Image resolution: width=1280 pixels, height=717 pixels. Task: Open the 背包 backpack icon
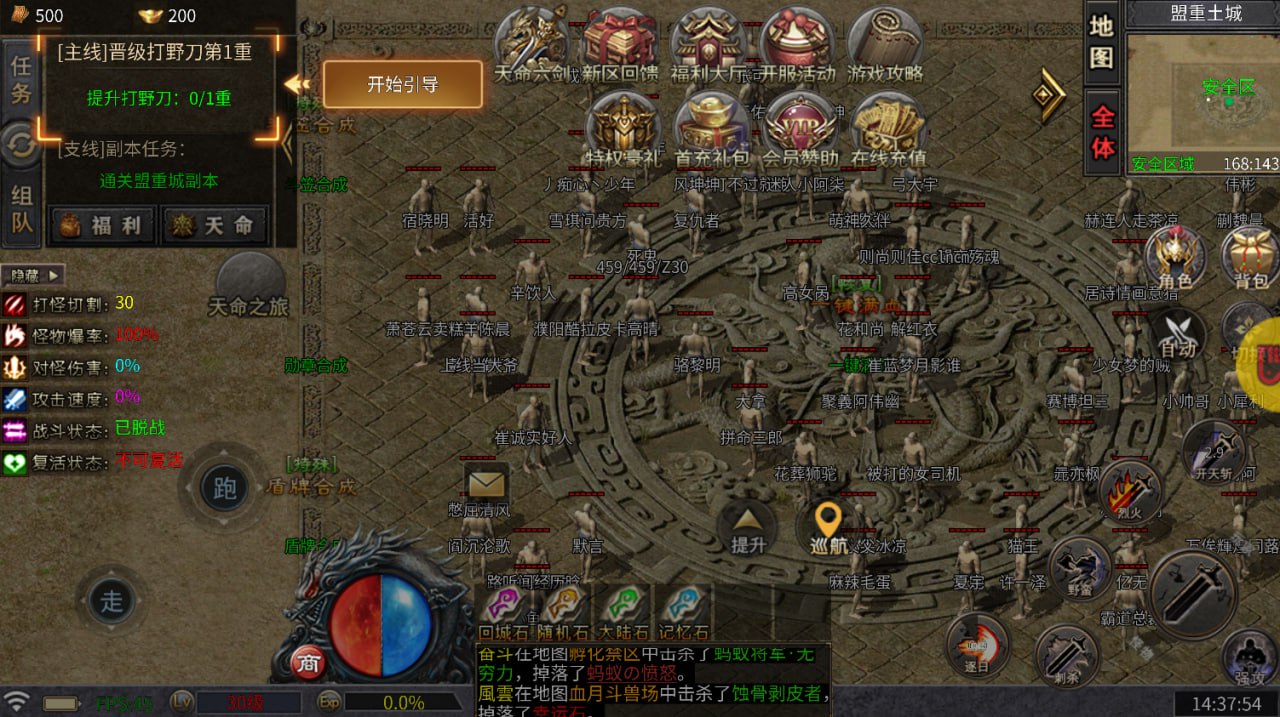click(1250, 258)
